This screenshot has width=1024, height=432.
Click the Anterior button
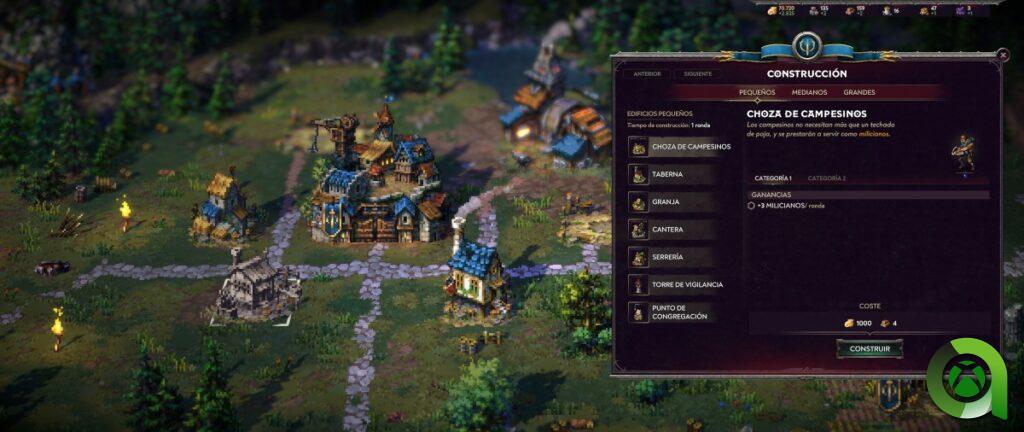pyautogui.click(x=647, y=74)
